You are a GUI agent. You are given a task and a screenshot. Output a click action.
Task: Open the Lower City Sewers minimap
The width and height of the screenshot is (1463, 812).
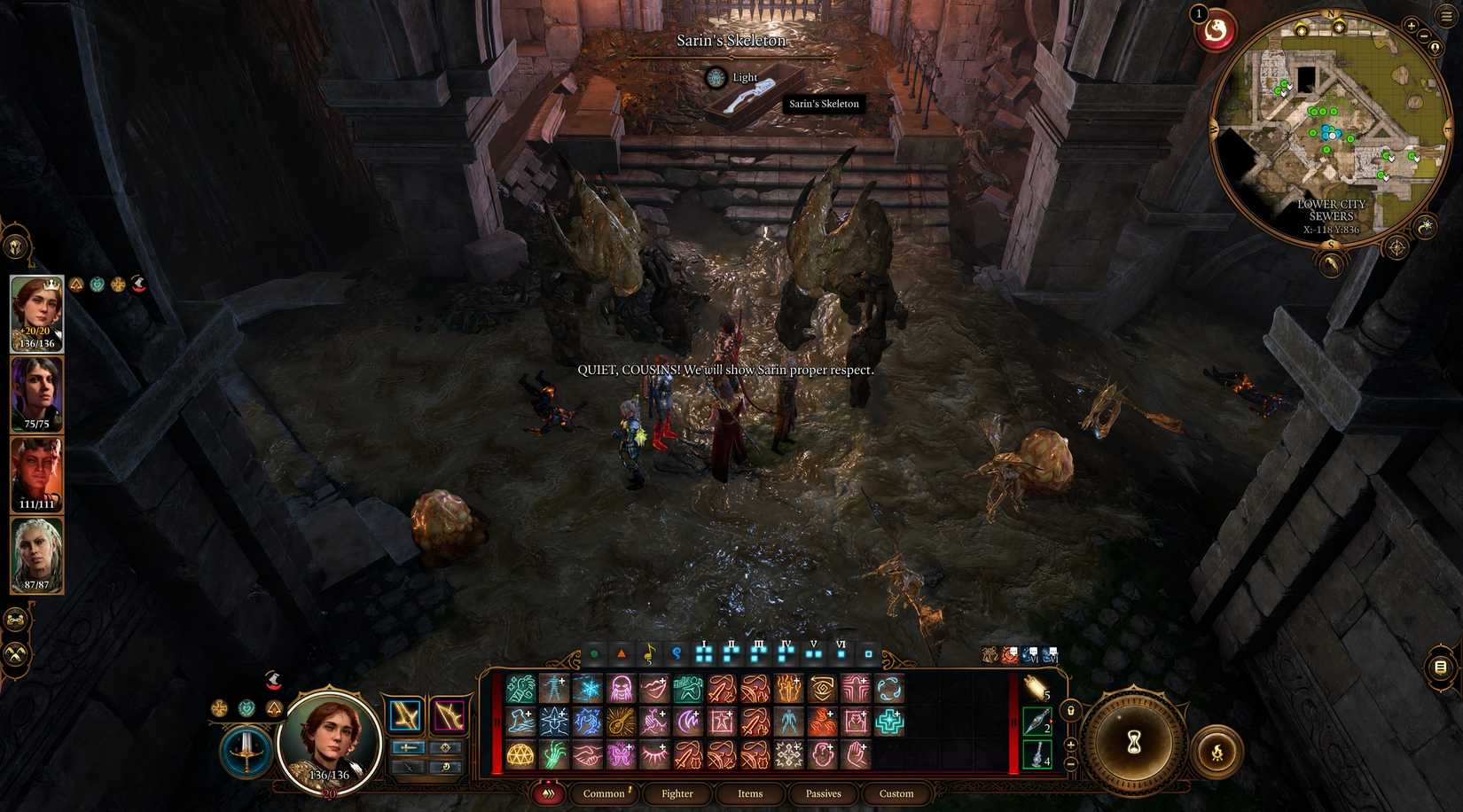point(1330,124)
